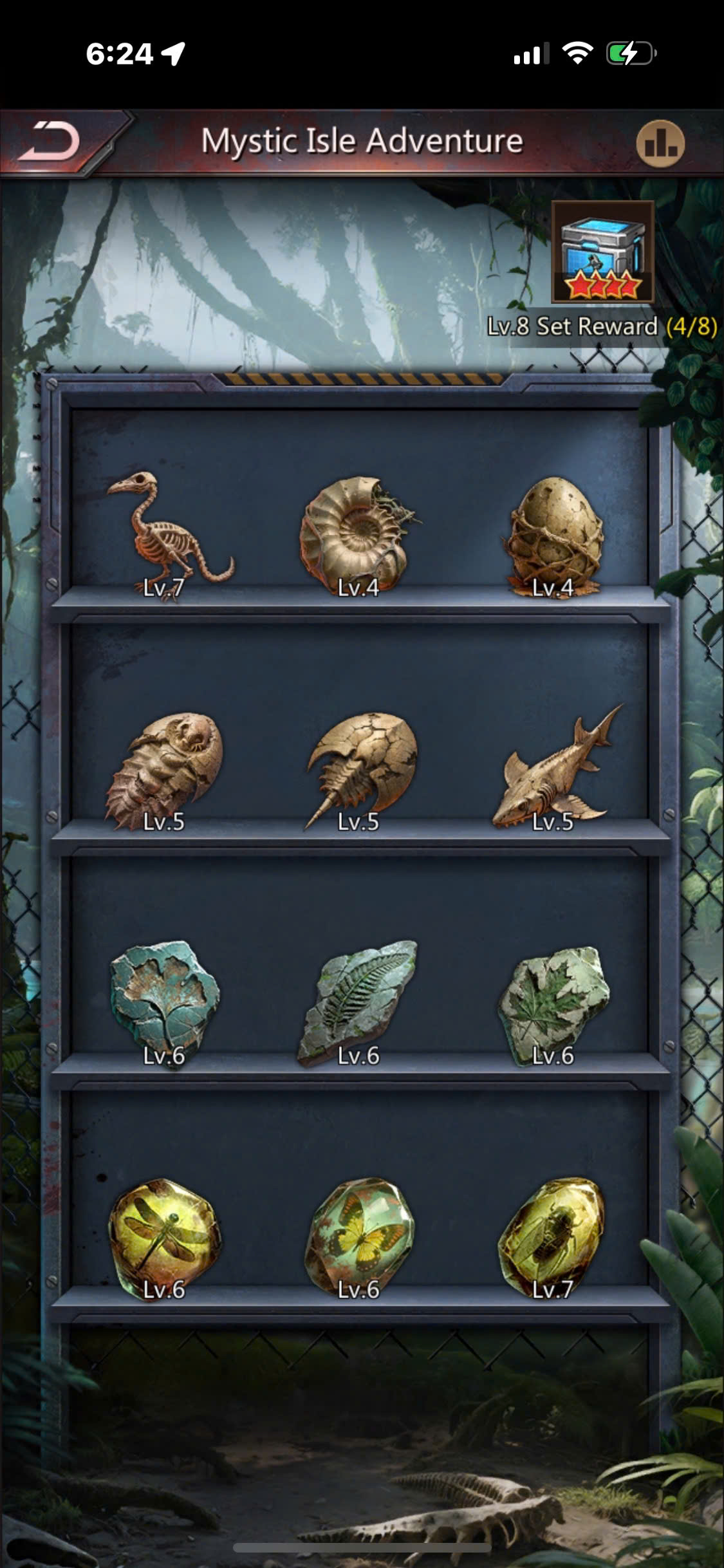This screenshot has width=724, height=1568.
Task: Open the Lv.8 Set Reward chest
Action: pos(602,252)
